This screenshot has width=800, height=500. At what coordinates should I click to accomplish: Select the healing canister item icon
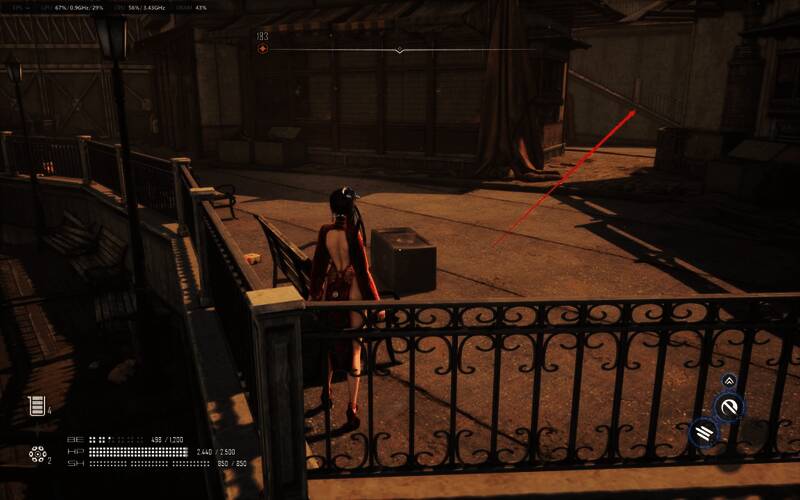[36, 406]
